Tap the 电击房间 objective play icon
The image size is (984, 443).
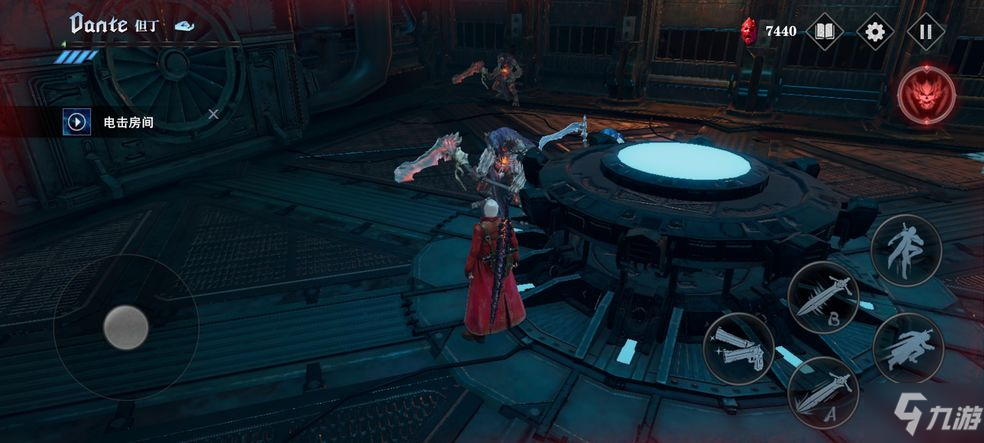pos(76,122)
